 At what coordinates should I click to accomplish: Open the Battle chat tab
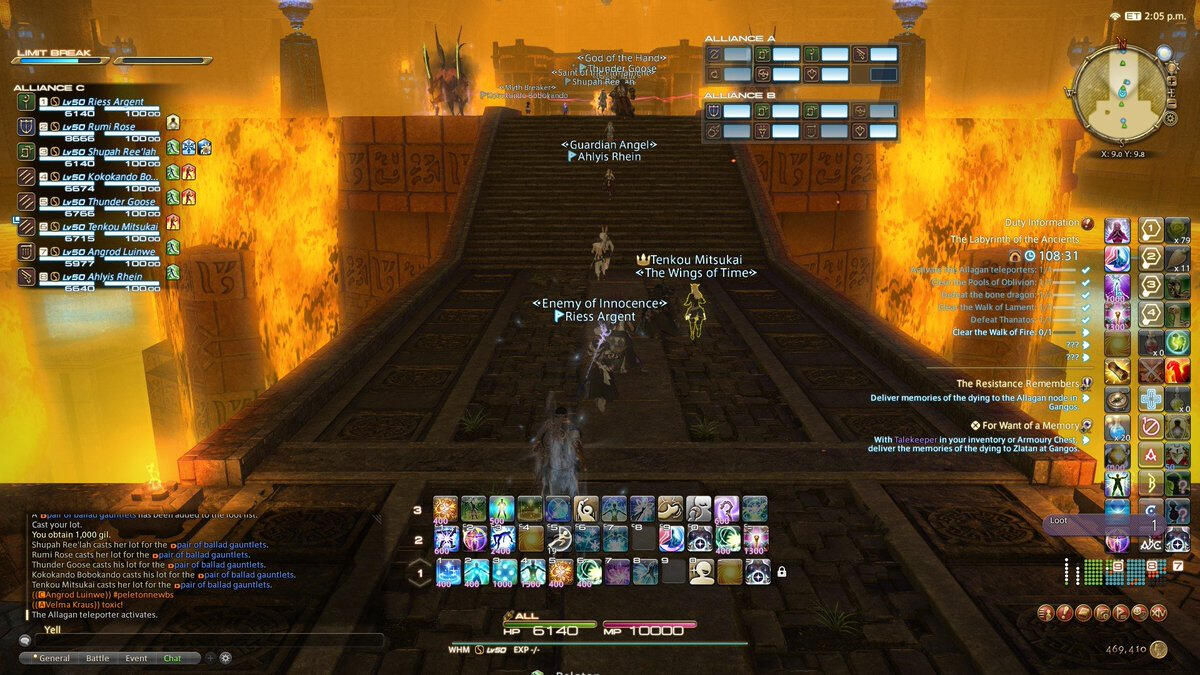(97, 658)
